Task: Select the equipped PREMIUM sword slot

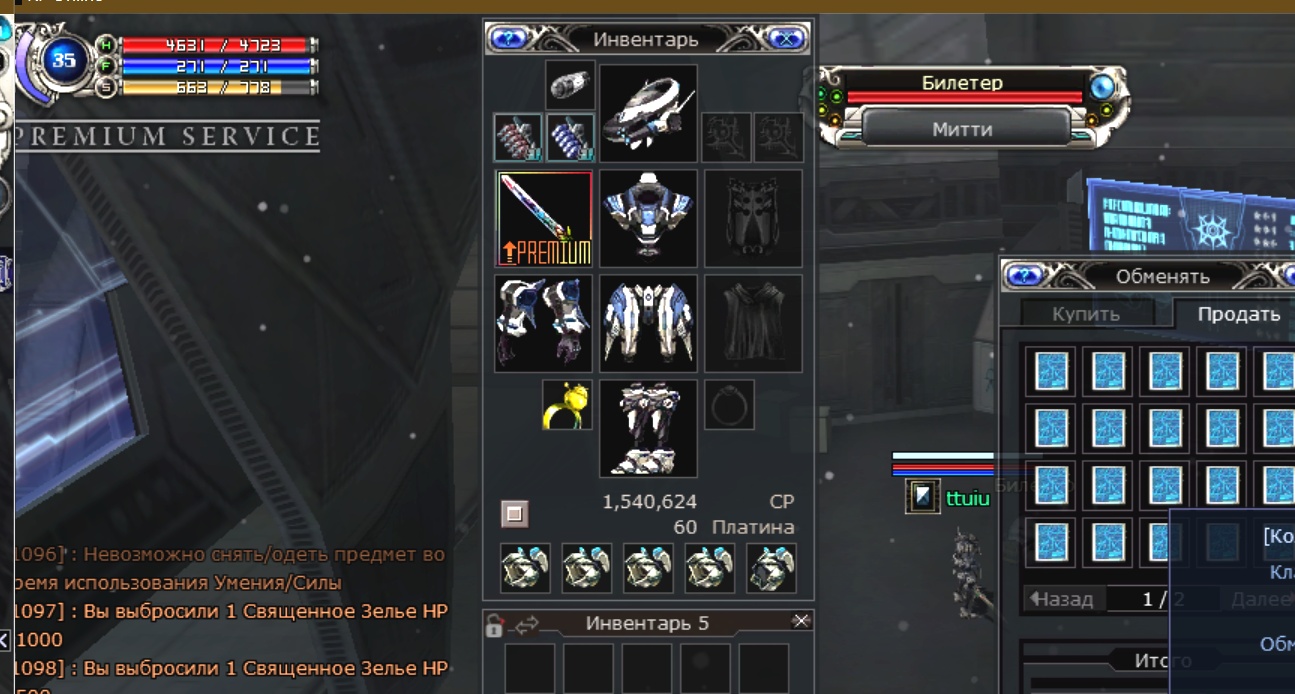Action: (x=544, y=218)
